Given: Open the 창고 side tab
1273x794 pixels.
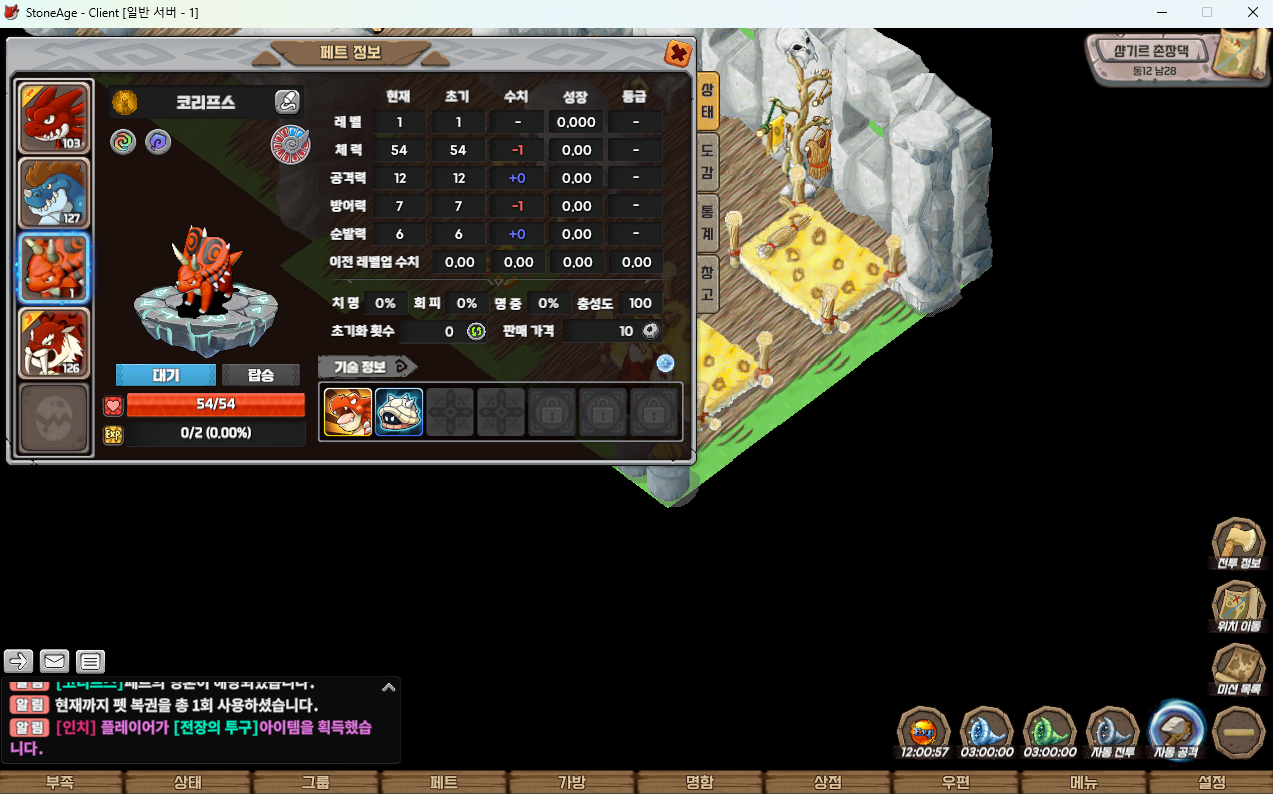Looking at the screenshot, I should coord(707,283).
